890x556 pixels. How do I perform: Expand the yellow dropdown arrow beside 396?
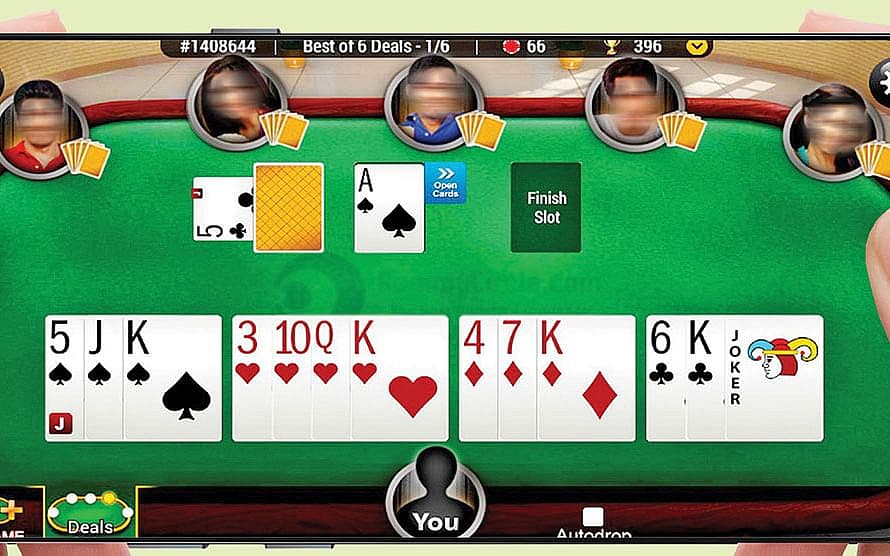tap(698, 46)
